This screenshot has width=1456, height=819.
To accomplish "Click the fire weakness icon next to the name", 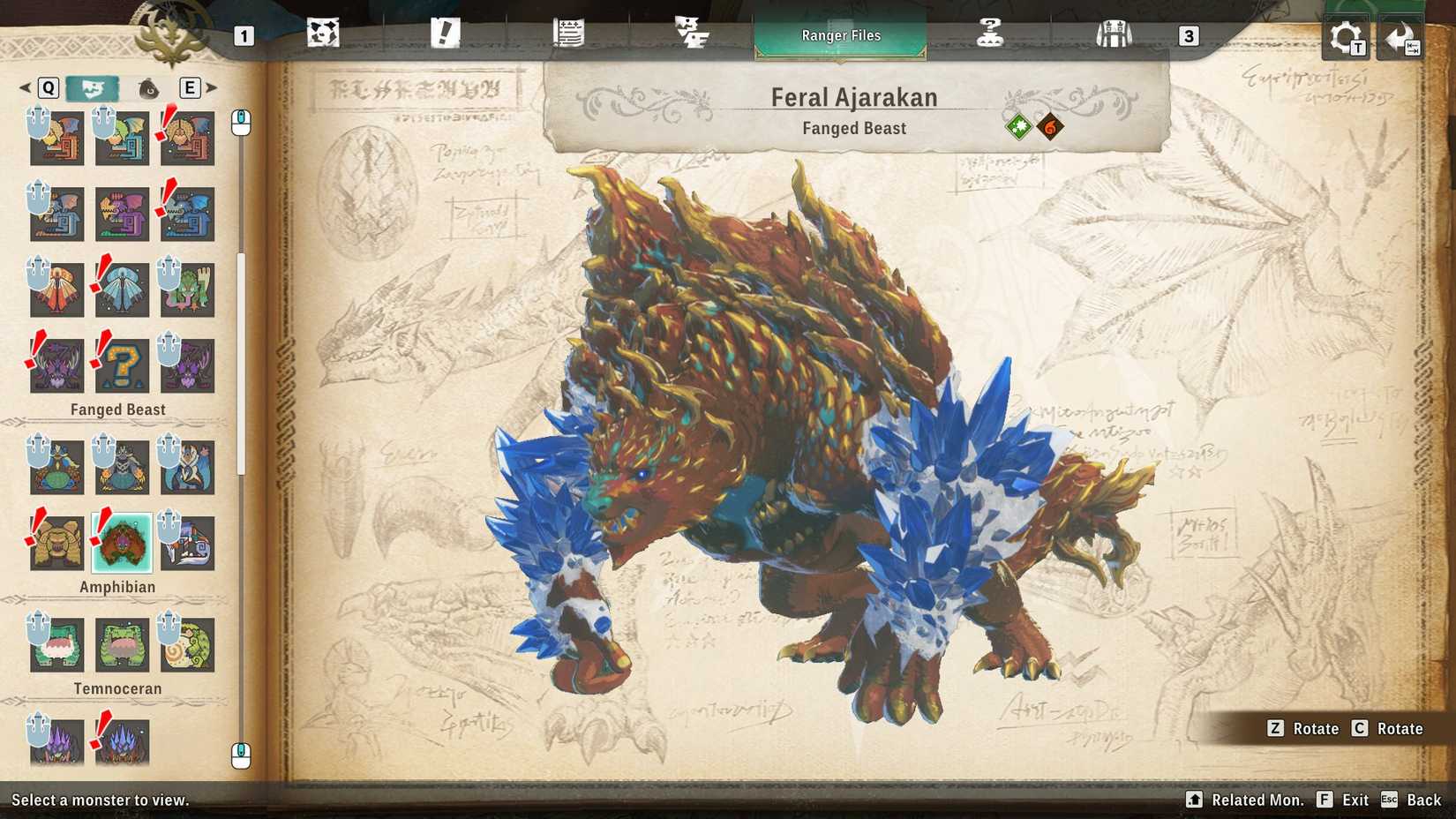I will coord(1050,125).
